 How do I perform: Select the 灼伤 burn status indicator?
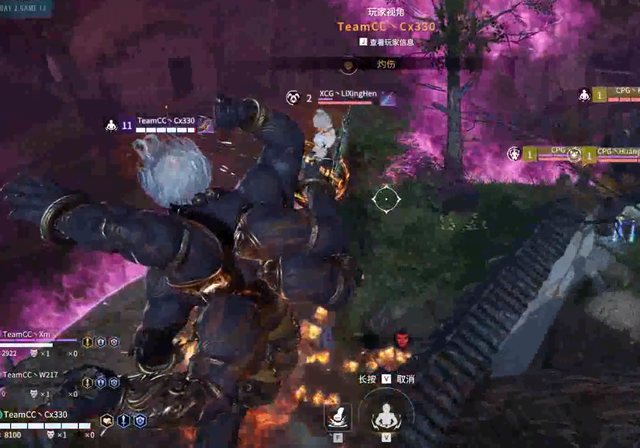tap(385, 64)
